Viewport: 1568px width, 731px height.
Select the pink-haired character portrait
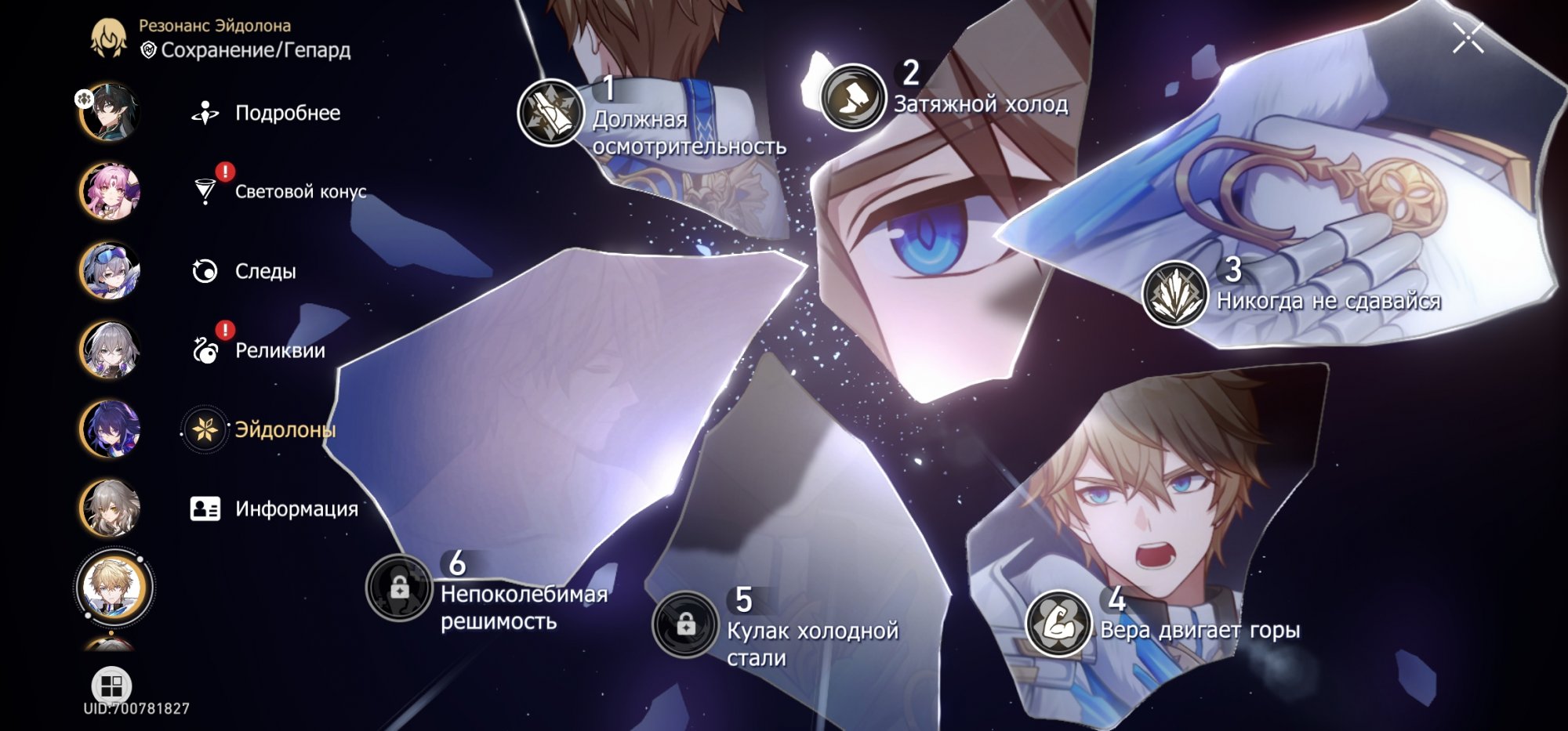[110, 189]
